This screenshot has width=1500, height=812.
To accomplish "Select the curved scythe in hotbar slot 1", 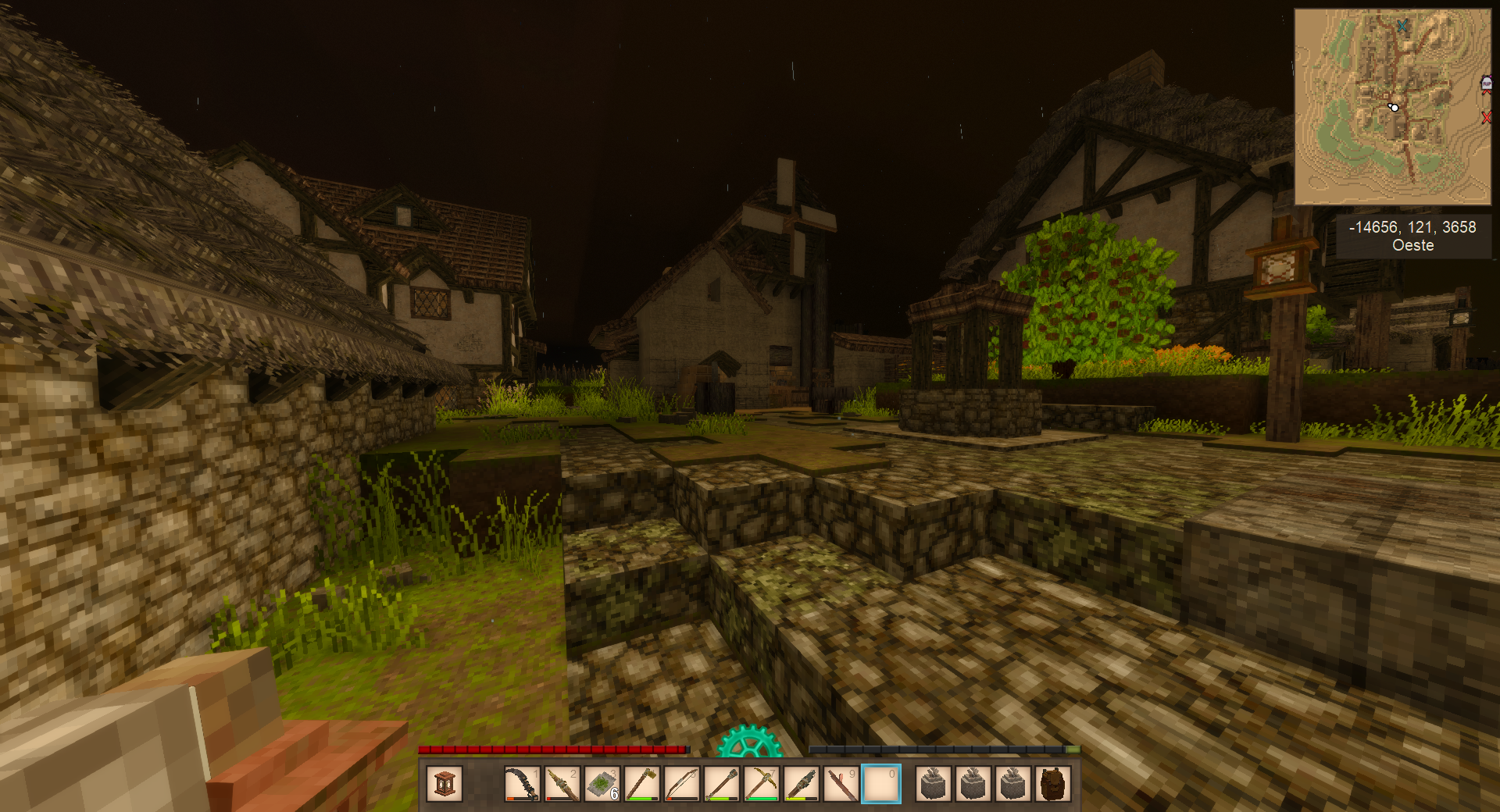I will click(x=521, y=784).
